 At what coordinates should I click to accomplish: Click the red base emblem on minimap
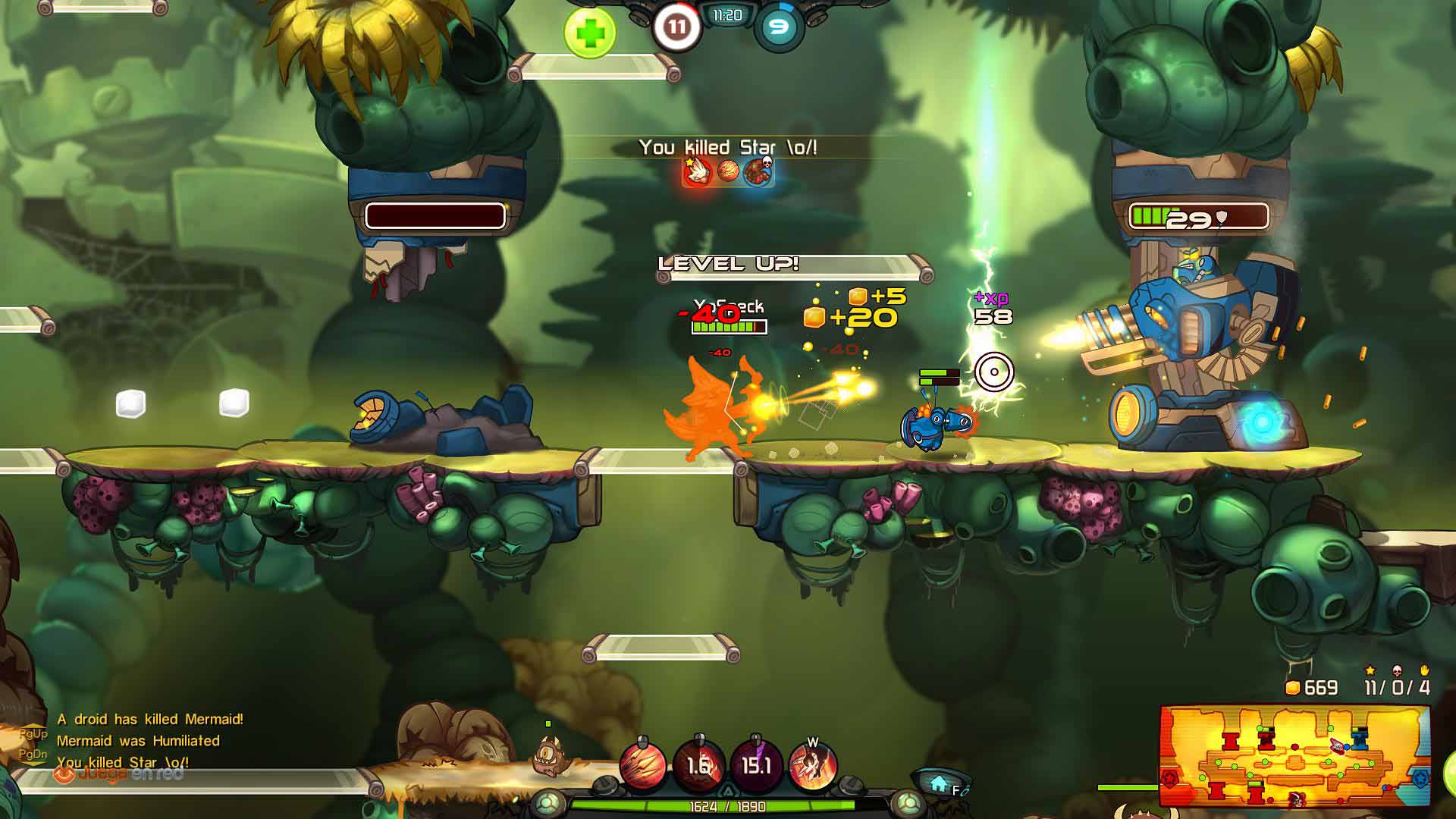click(x=1172, y=778)
